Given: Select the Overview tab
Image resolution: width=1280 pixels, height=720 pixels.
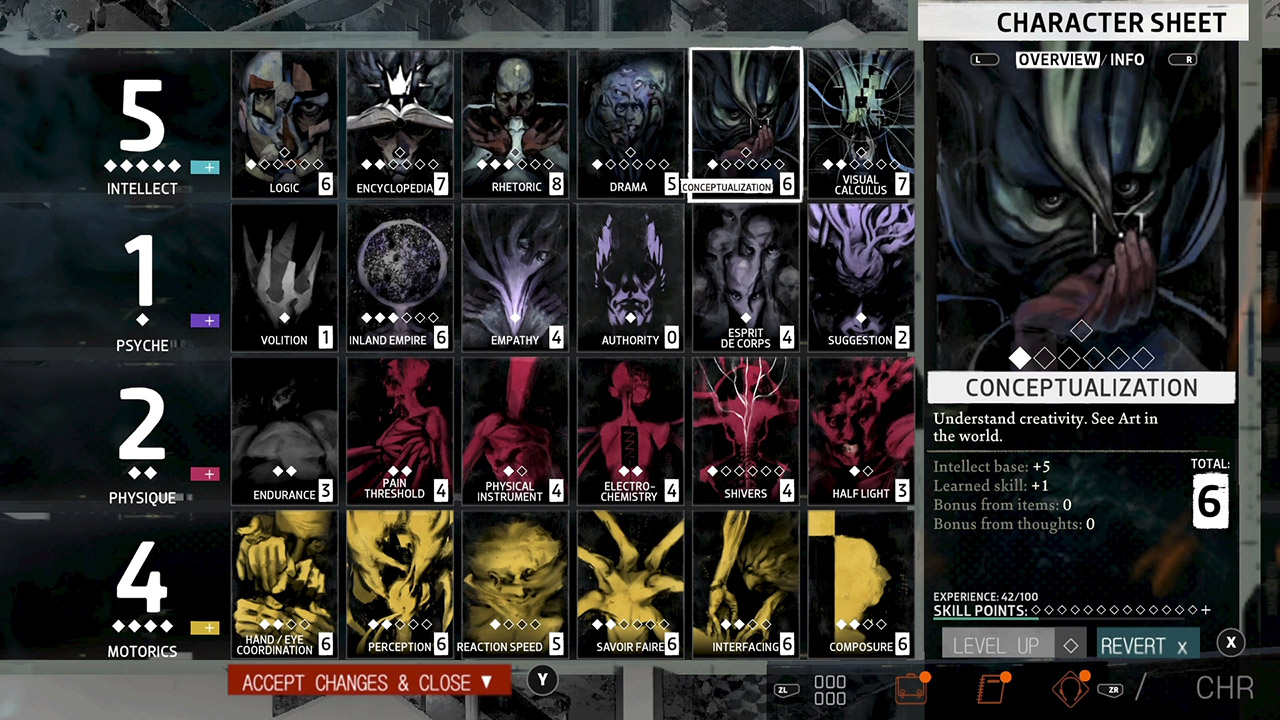Looking at the screenshot, I should click(1057, 59).
